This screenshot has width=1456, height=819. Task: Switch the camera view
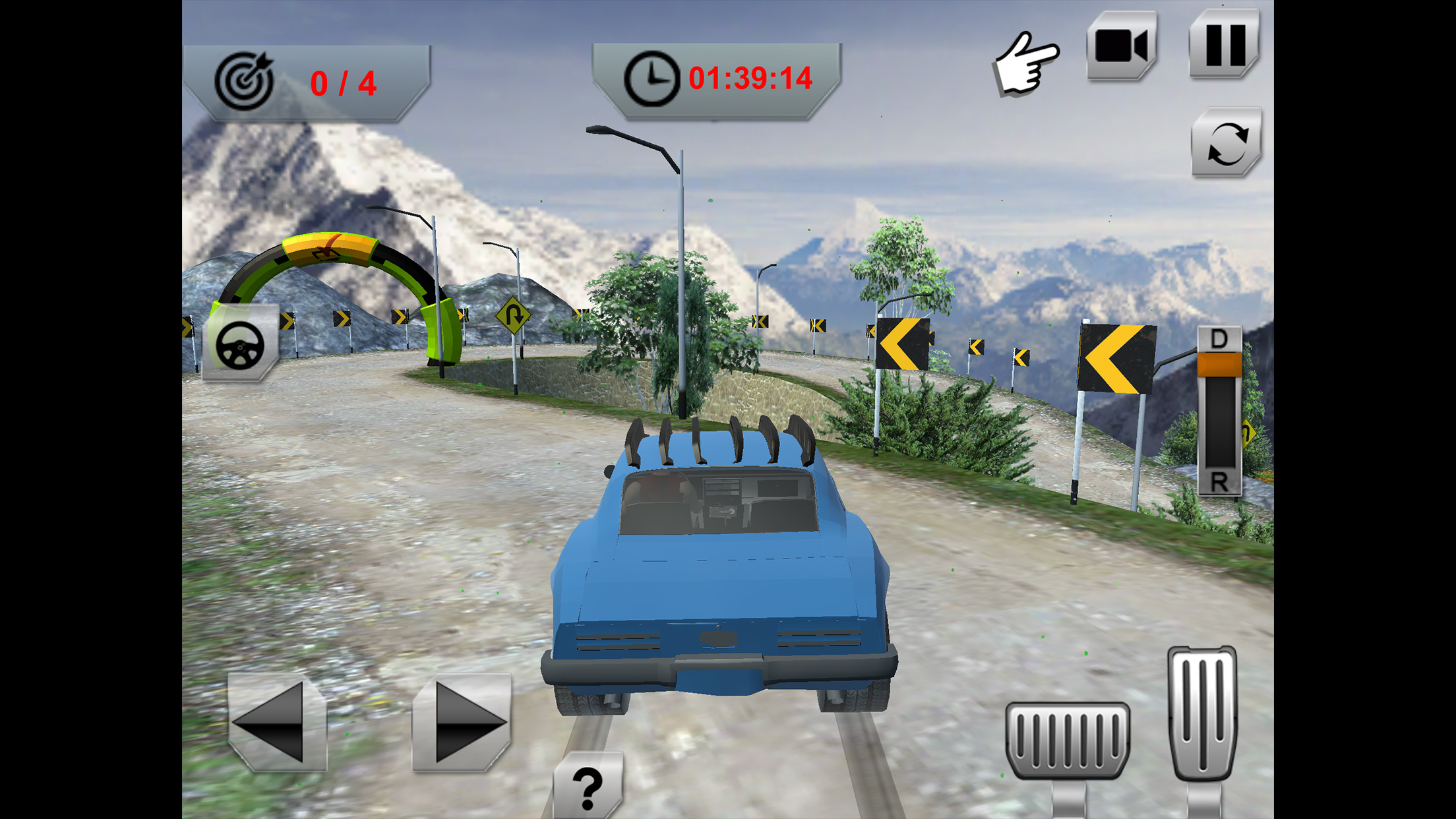1121,46
